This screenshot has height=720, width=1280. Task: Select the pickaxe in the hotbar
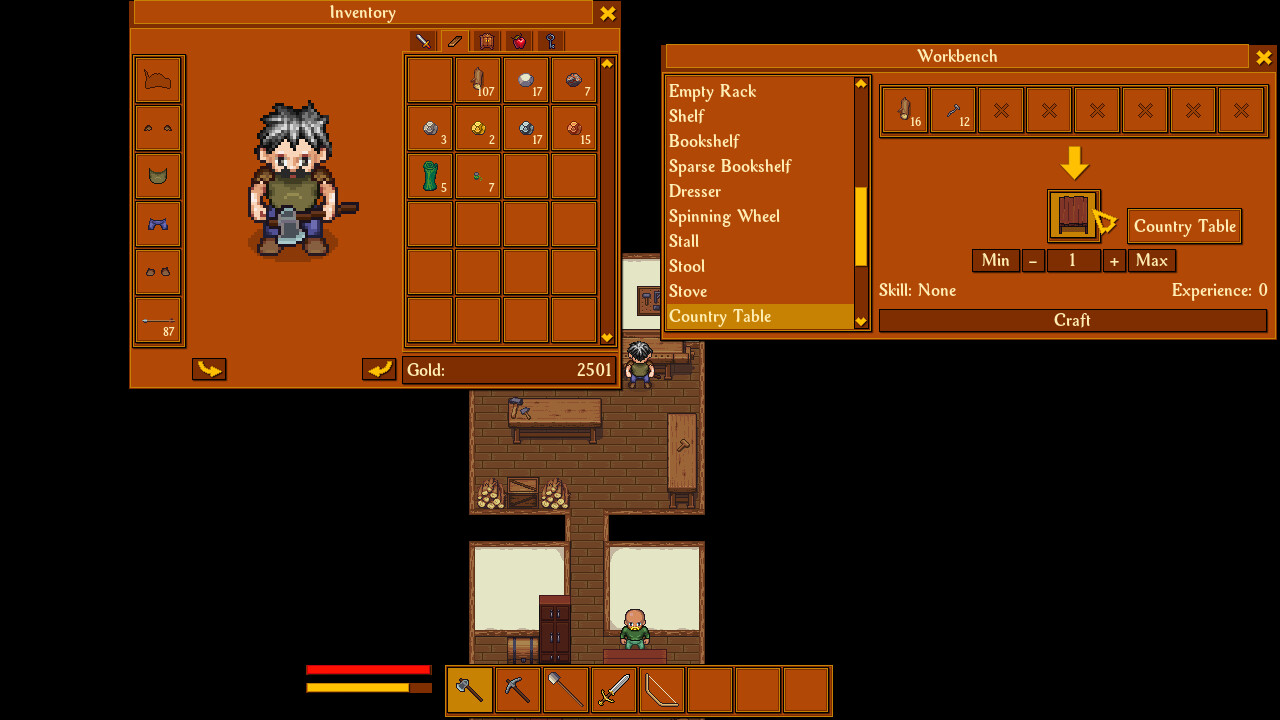click(516, 690)
